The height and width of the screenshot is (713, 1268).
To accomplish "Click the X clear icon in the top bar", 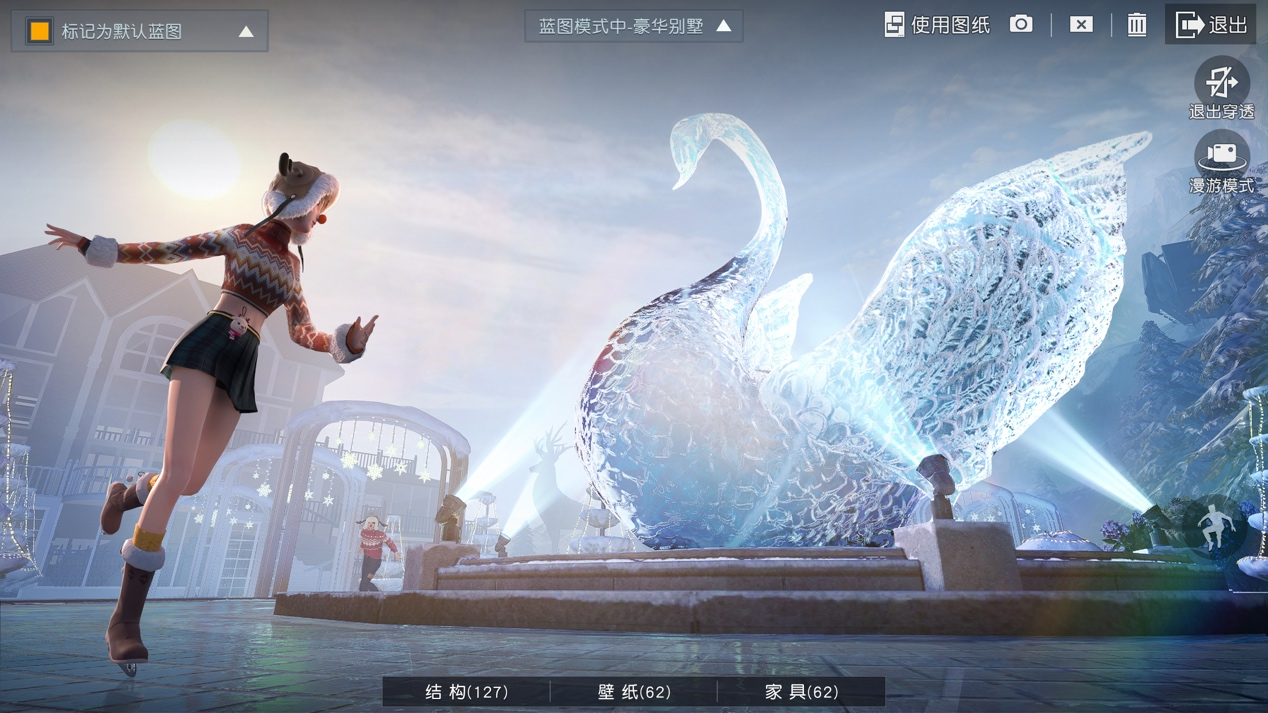I will click(1081, 24).
